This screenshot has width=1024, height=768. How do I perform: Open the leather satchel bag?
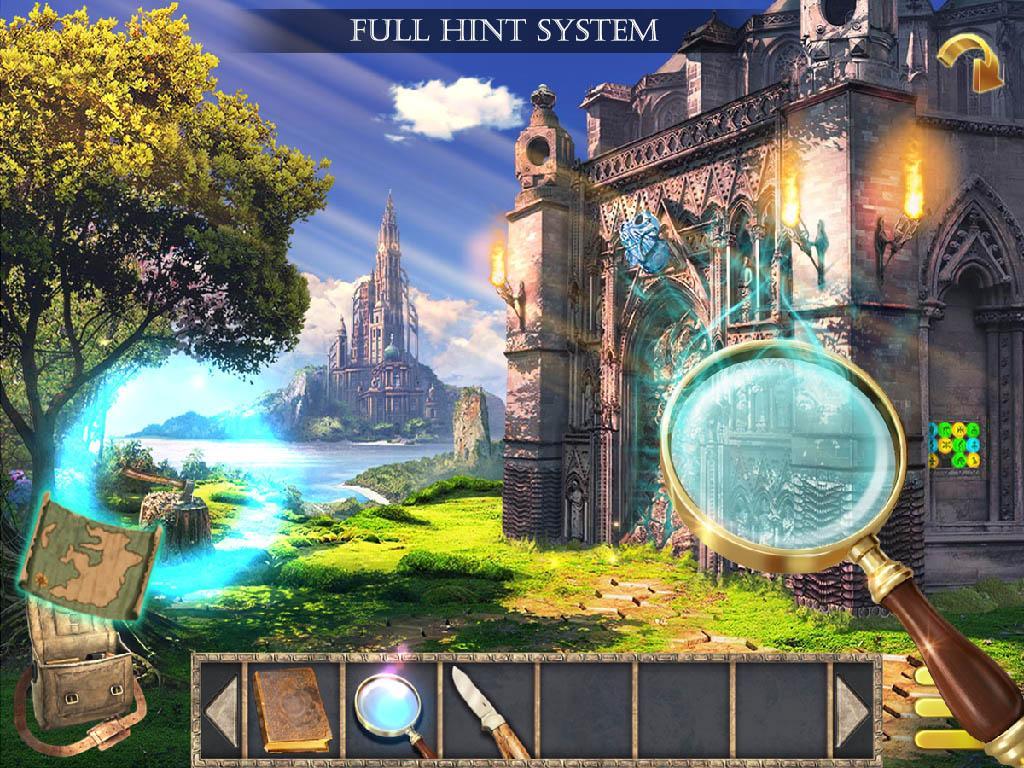[x=78, y=681]
